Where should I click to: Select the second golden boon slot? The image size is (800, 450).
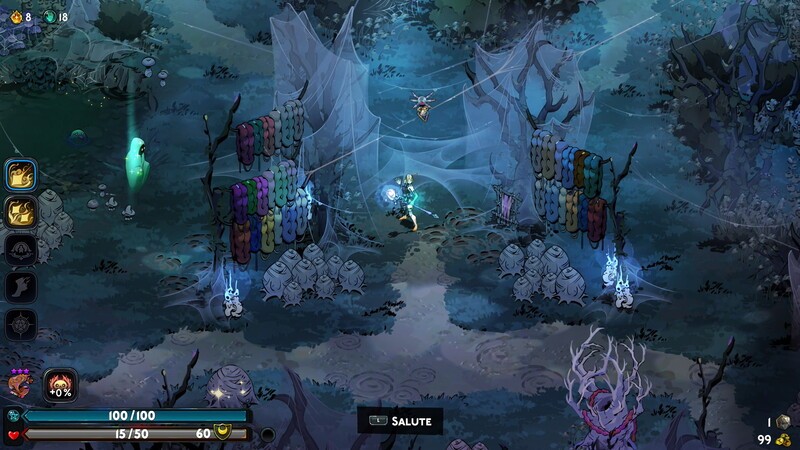tap(22, 211)
